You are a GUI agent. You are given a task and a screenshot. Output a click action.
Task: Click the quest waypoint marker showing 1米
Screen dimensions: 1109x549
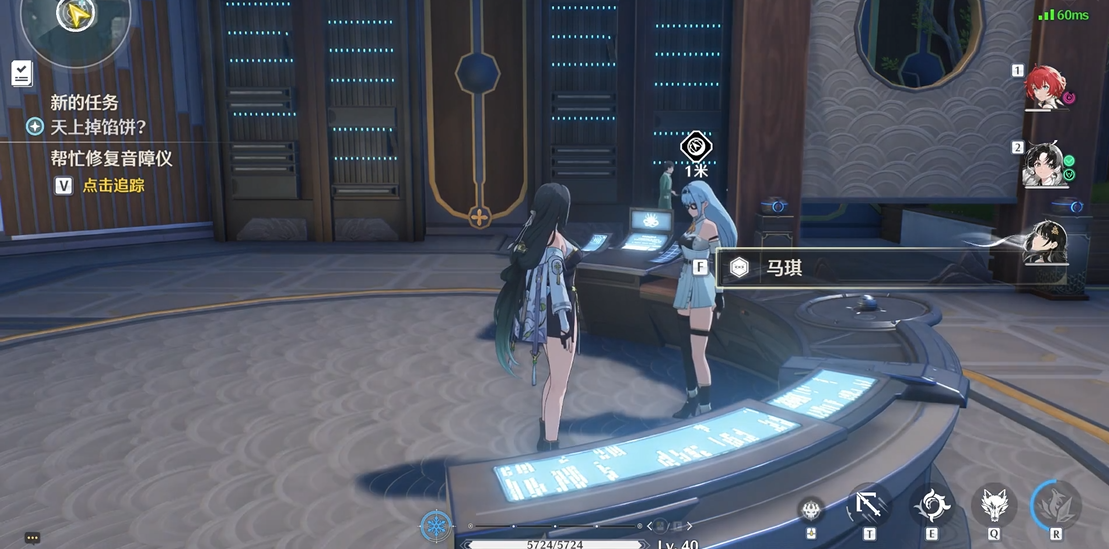(695, 148)
